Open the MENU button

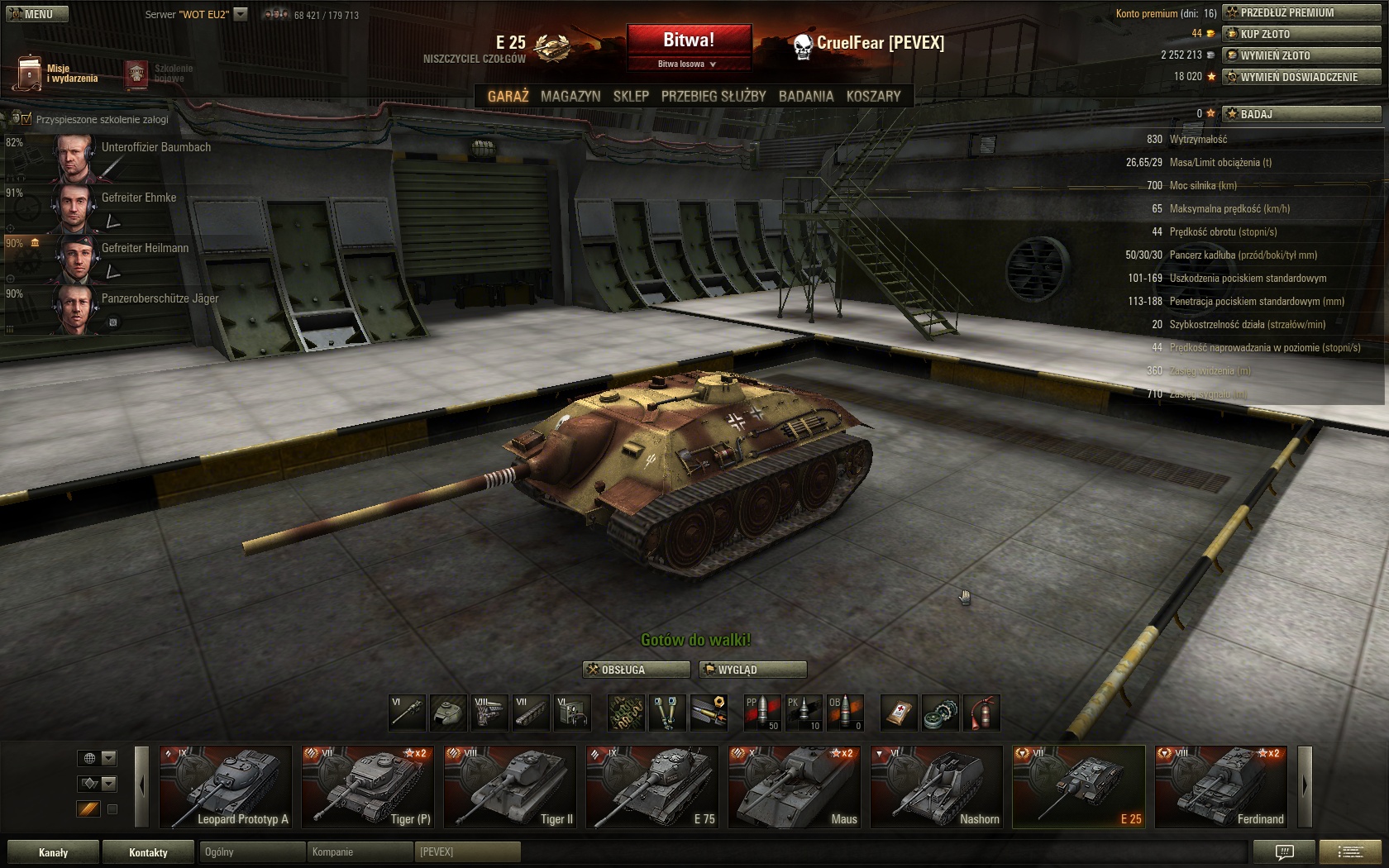click(37, 14)
